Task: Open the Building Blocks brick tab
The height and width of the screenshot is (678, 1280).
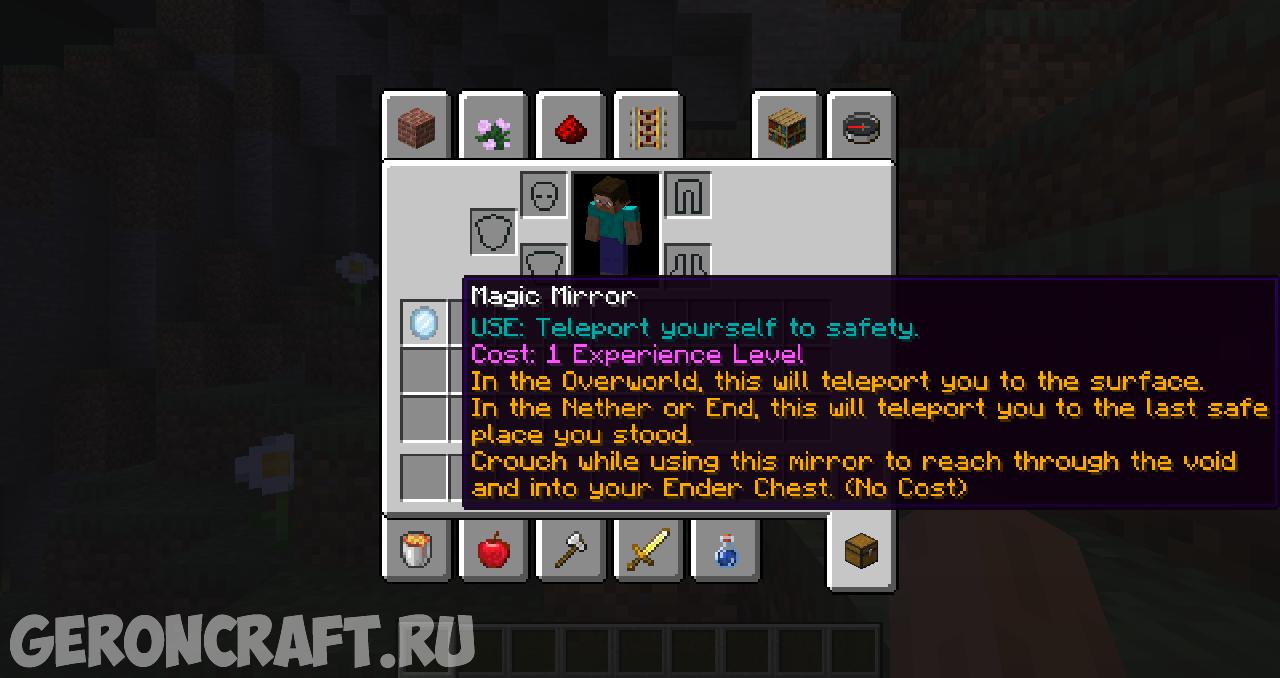Action: 416,128
